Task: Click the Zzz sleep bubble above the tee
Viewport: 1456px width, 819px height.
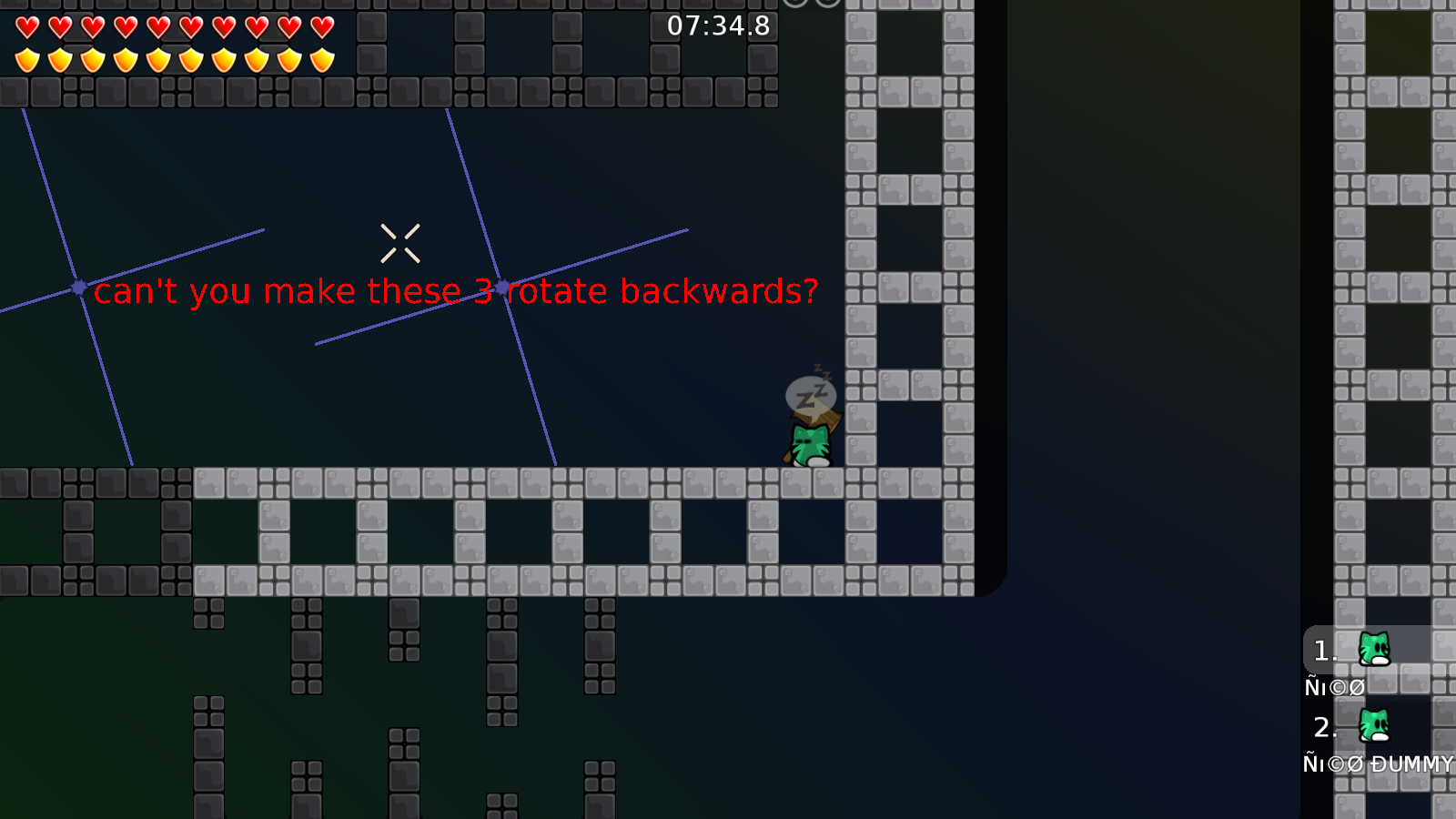Action: 811,391
